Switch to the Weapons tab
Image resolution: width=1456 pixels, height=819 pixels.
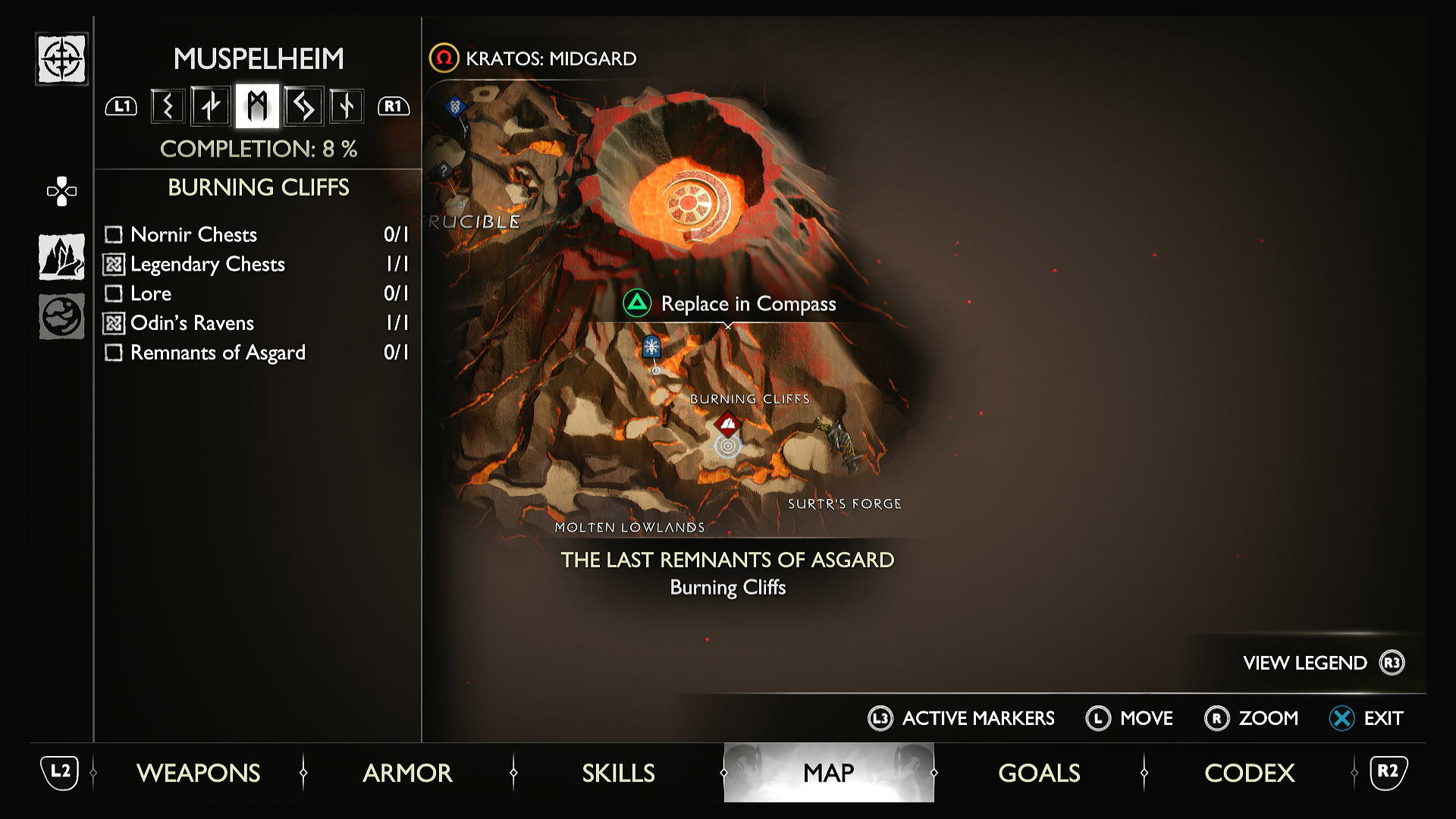click(198, 773)
